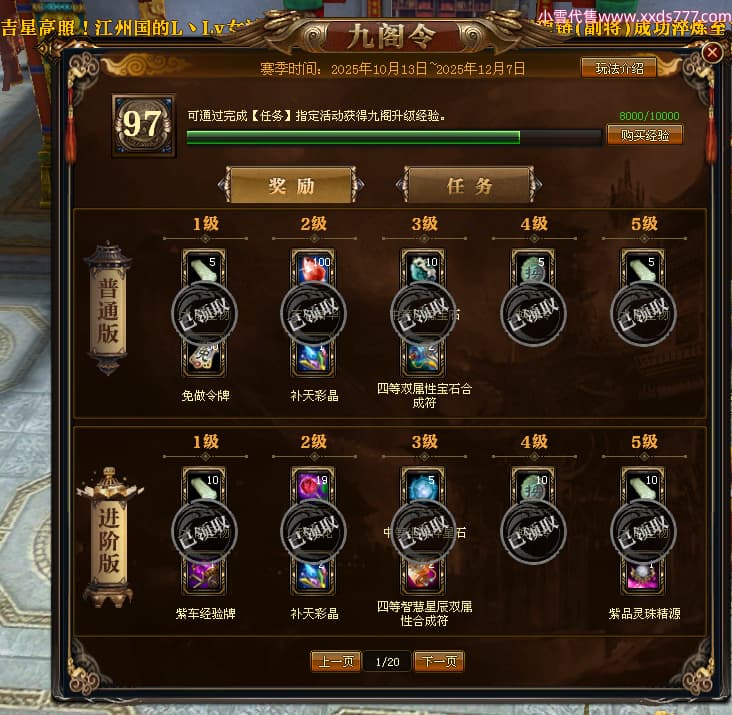
Task: Close the 九阁令 window
Action: [x=712, y=53]
